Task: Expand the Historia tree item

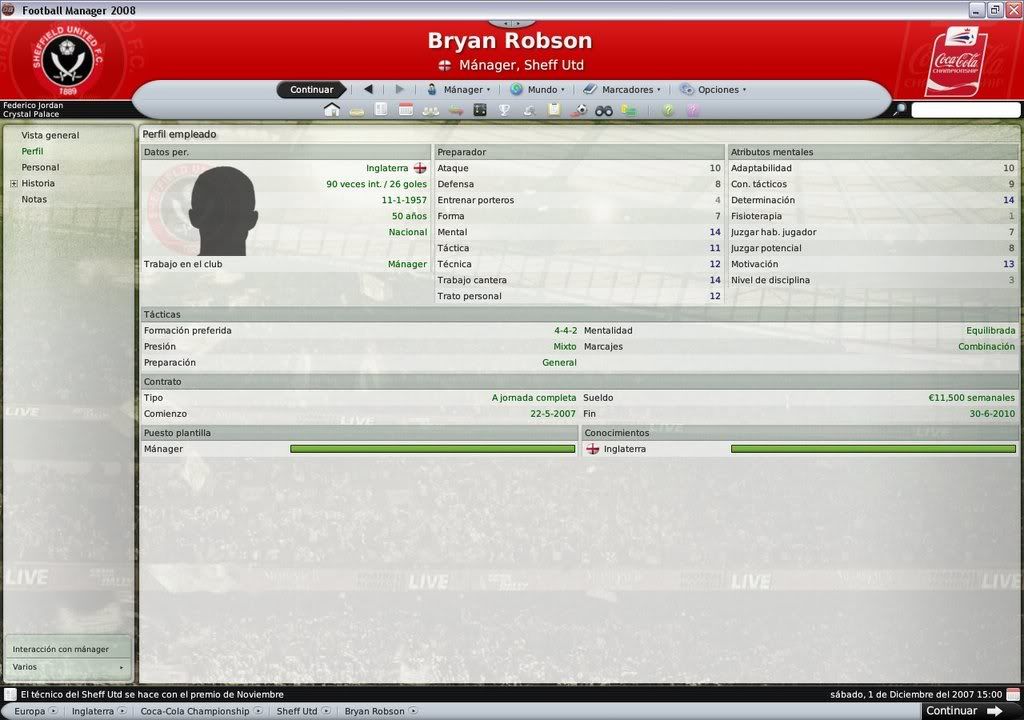Action: [x=14, y=184]
